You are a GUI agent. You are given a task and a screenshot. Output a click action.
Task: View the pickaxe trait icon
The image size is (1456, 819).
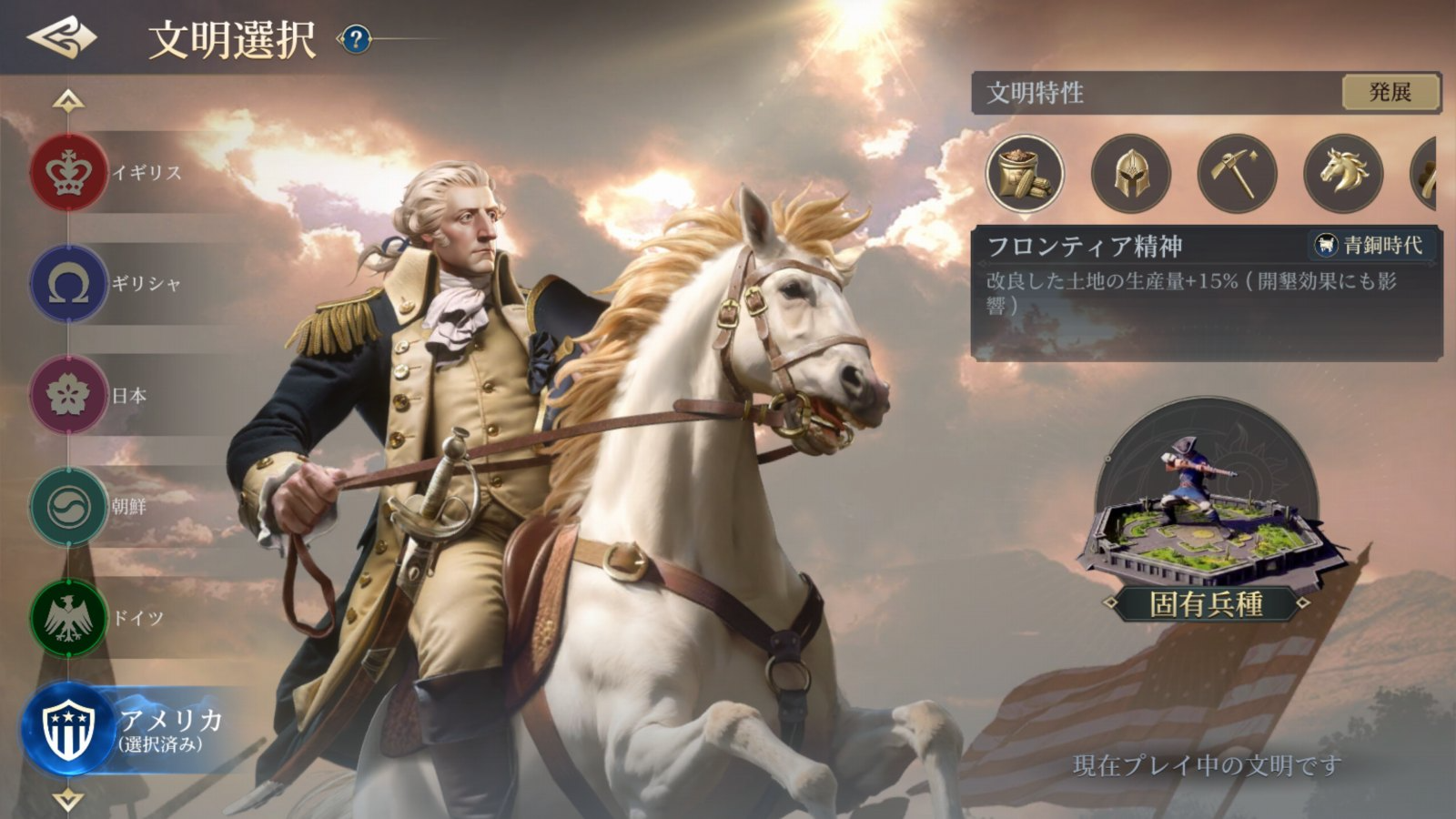click(1237, 173)
